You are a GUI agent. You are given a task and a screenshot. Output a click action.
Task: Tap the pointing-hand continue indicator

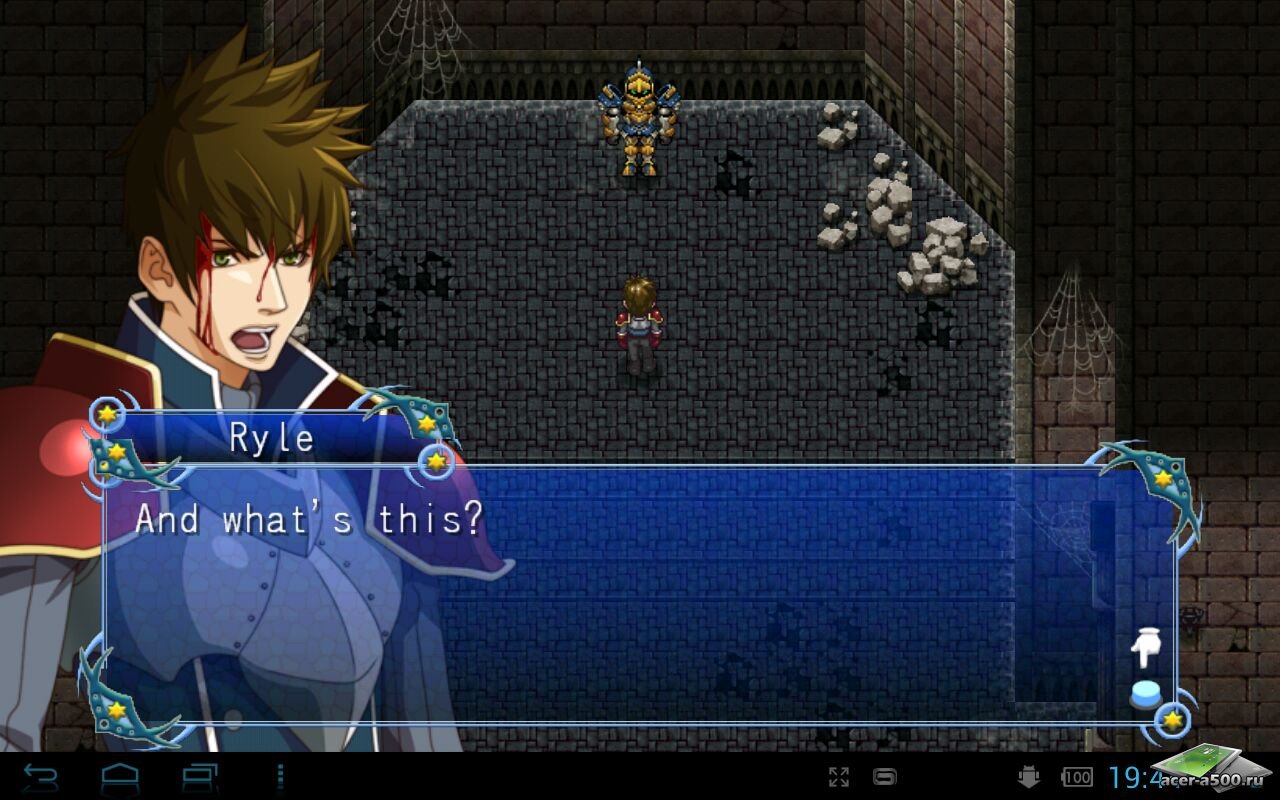click(1144, 648)
